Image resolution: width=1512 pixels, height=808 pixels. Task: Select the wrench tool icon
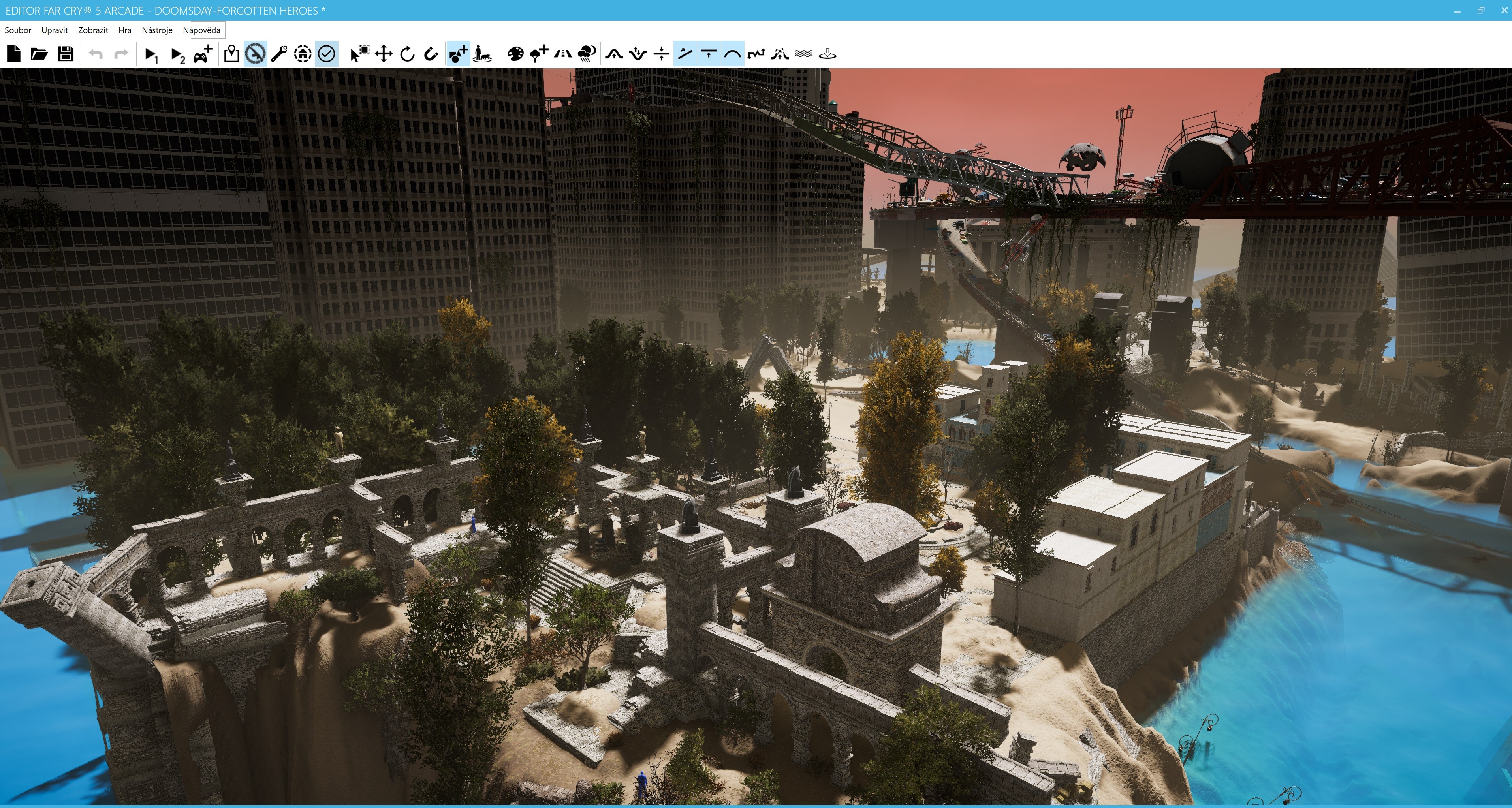[279, 54]
